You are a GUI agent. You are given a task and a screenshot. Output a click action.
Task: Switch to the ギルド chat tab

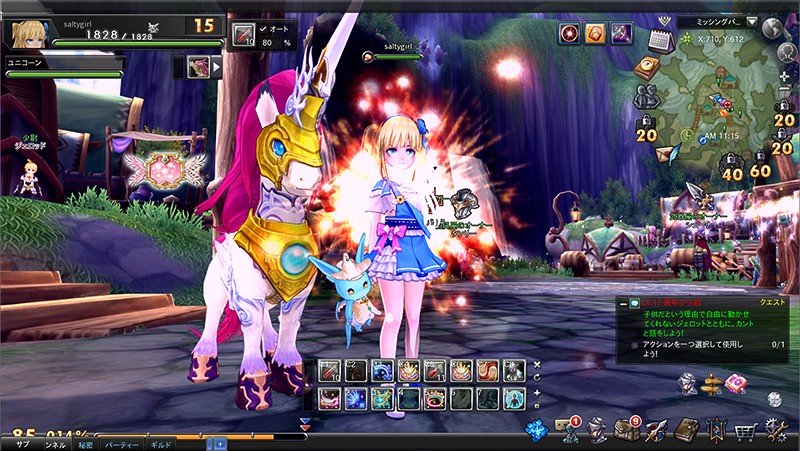[162, 442]
